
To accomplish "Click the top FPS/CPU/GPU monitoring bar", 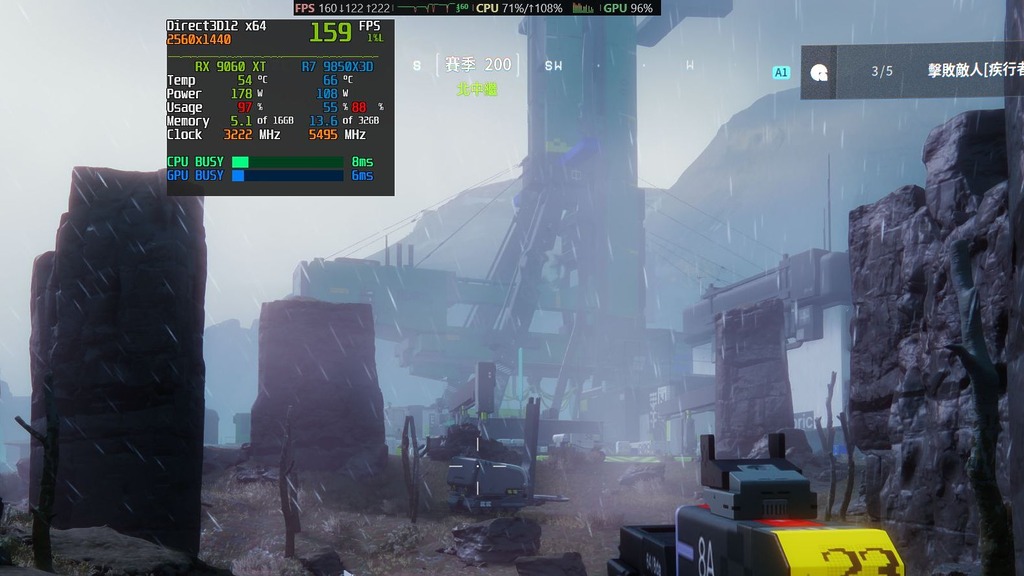I will click(476, 8).
